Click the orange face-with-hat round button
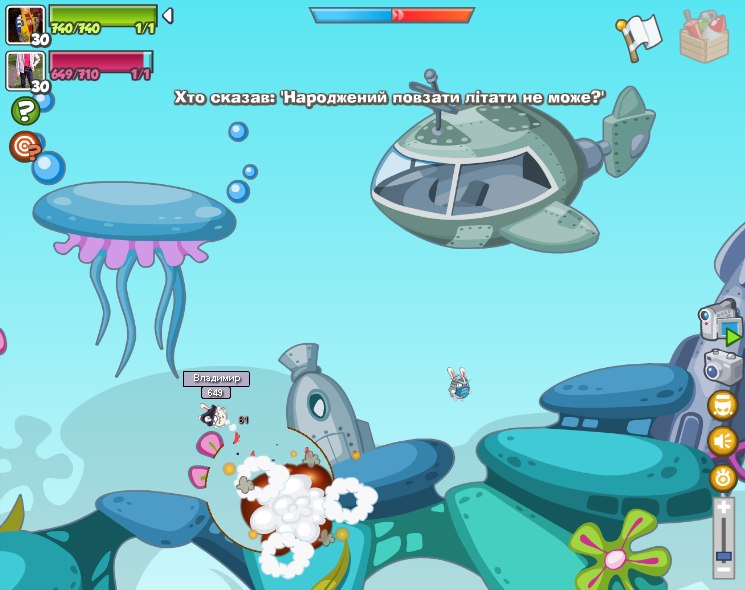This screenshot has height=590, width=745. (x=723, y=406)
